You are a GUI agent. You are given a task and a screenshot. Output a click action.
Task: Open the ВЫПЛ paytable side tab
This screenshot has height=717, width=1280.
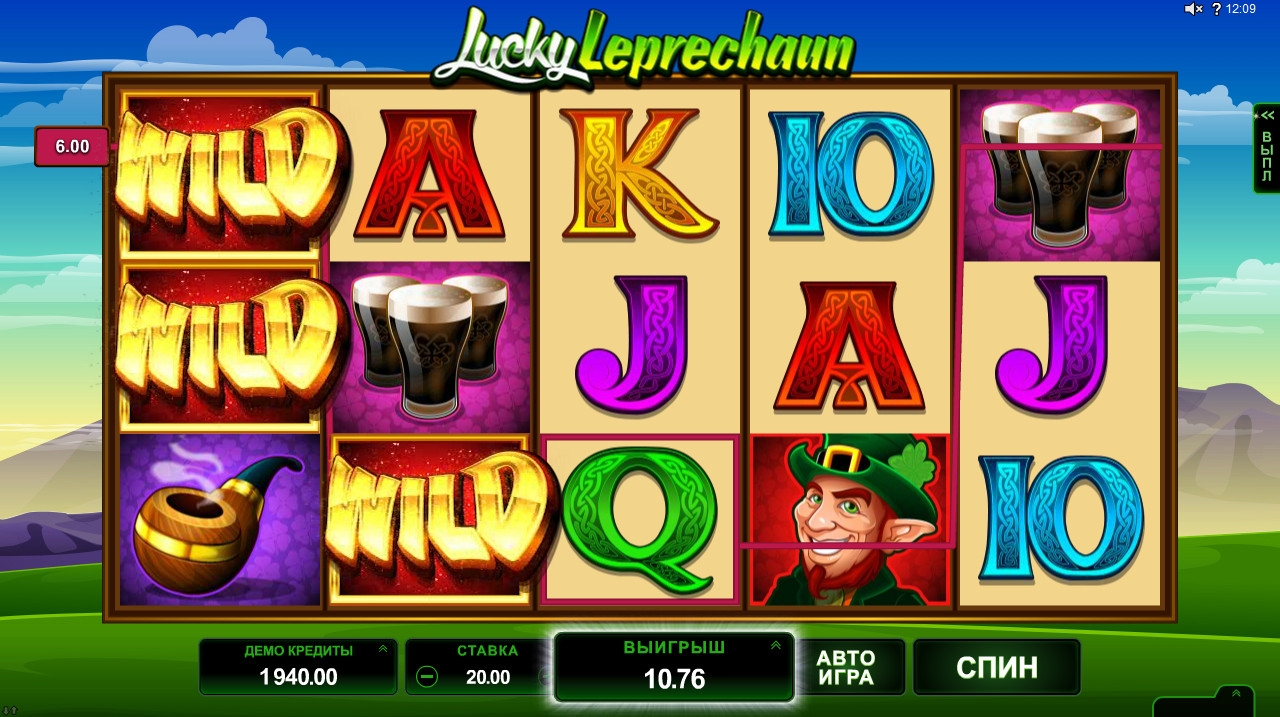(1266, 148)
